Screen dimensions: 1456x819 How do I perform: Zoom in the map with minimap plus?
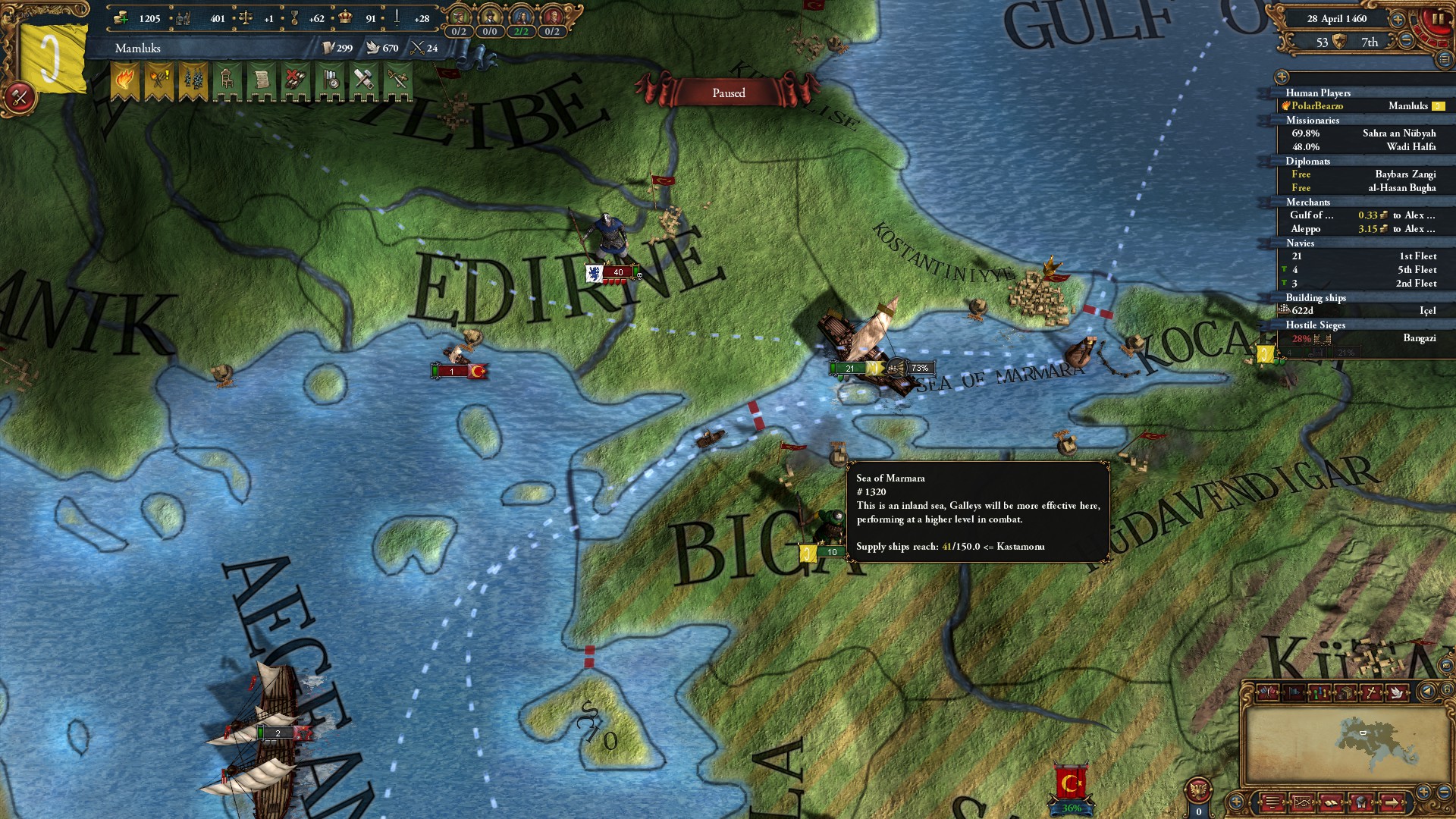click(x=1423, y=792)
